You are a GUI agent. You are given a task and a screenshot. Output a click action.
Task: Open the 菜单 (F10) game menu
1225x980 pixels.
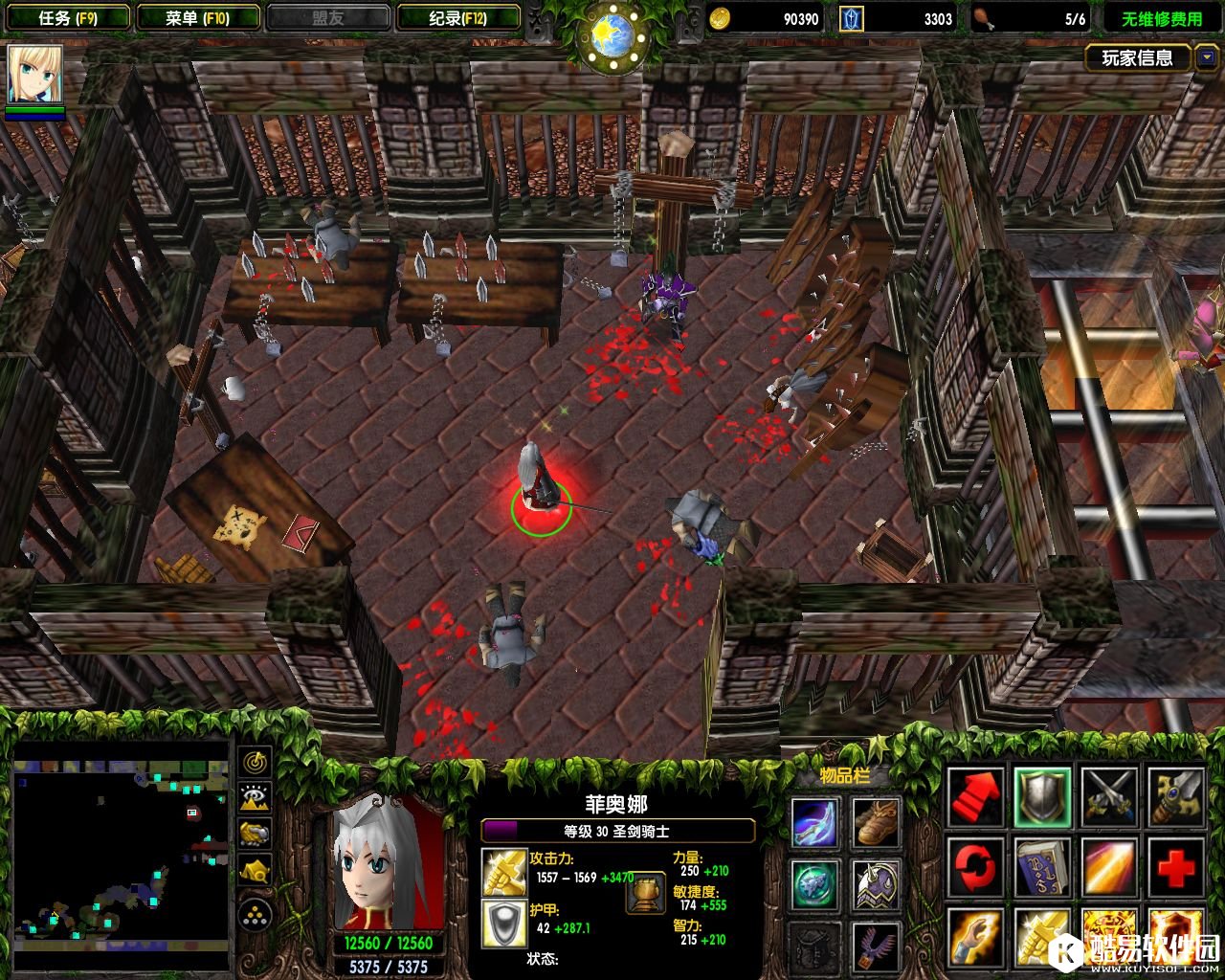pyautogui.click(x=198, y=18)
